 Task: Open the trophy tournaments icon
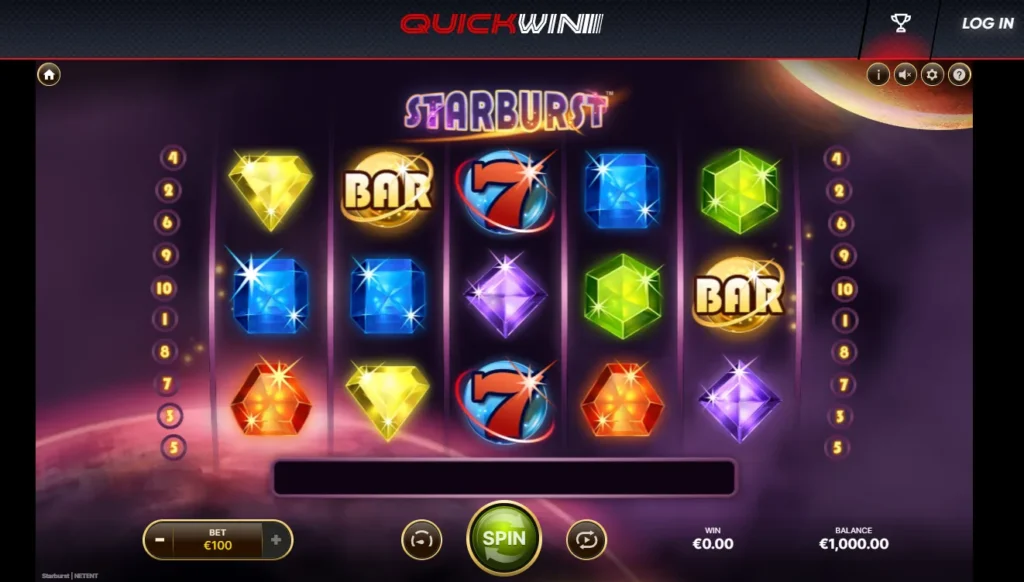click(900, 23)
